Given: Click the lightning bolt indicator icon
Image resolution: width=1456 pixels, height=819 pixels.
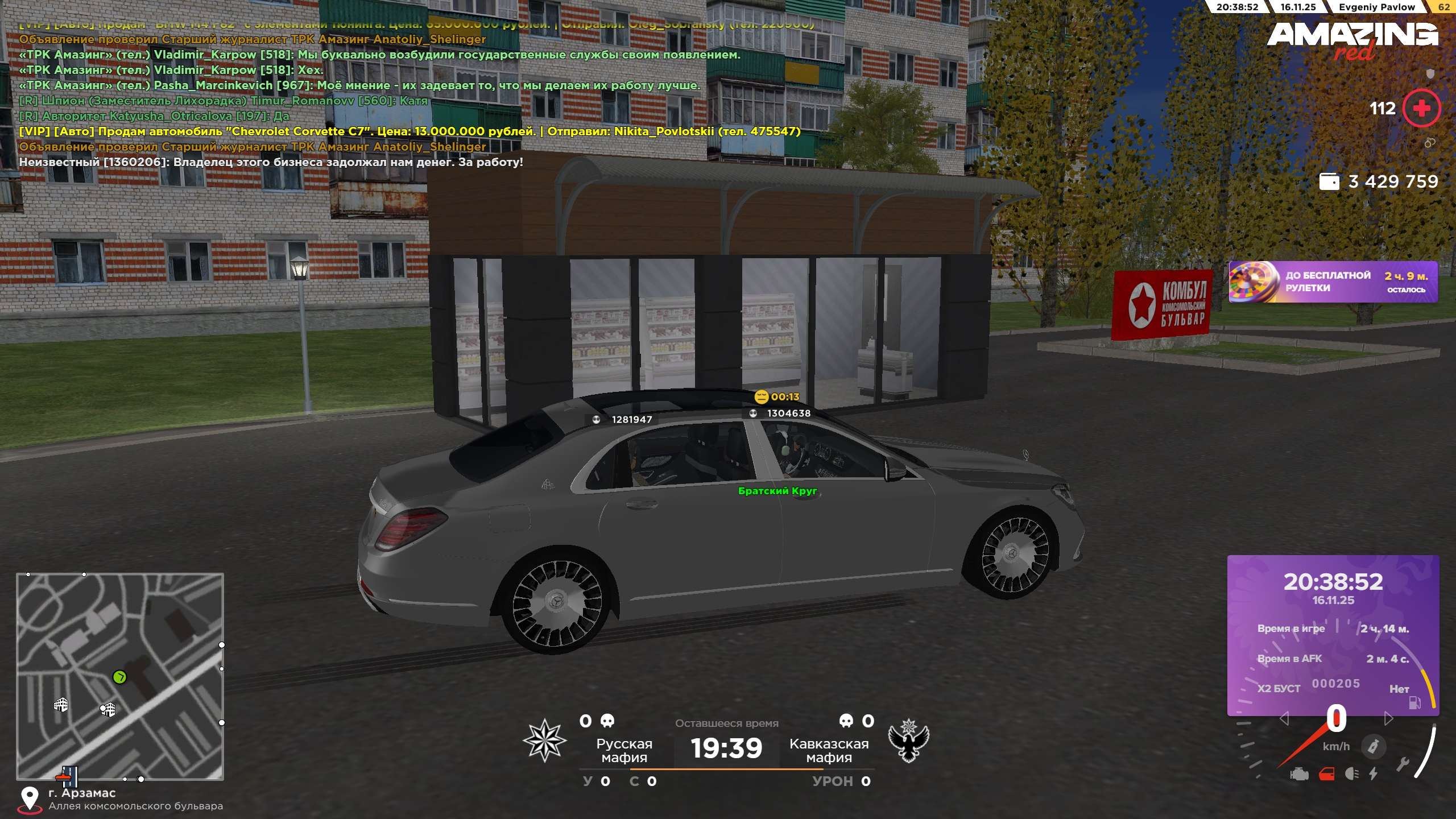Looking at the screenshot, I should [1374, 774].
